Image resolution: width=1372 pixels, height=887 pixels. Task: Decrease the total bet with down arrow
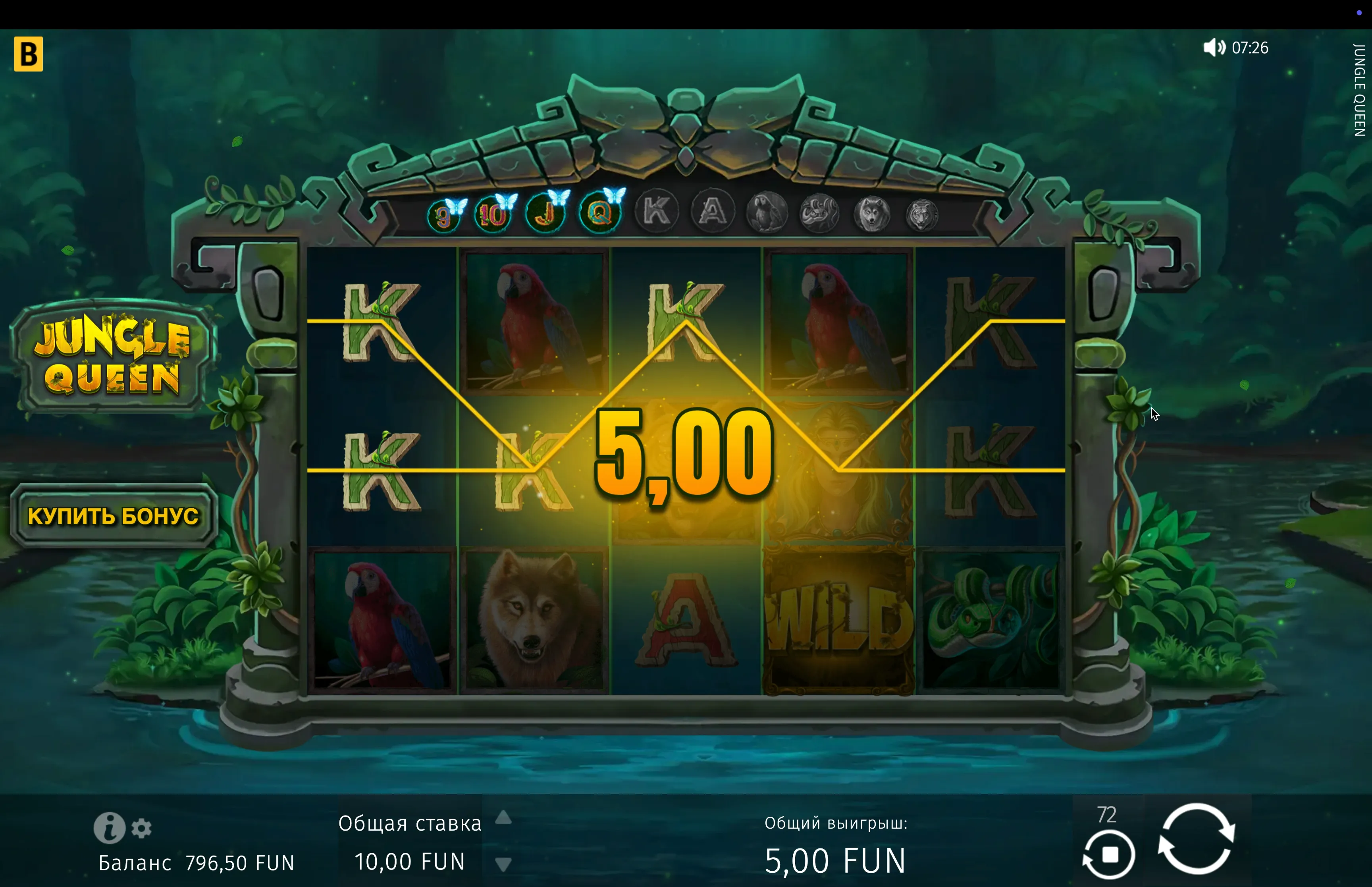click(x=504, y=864)
